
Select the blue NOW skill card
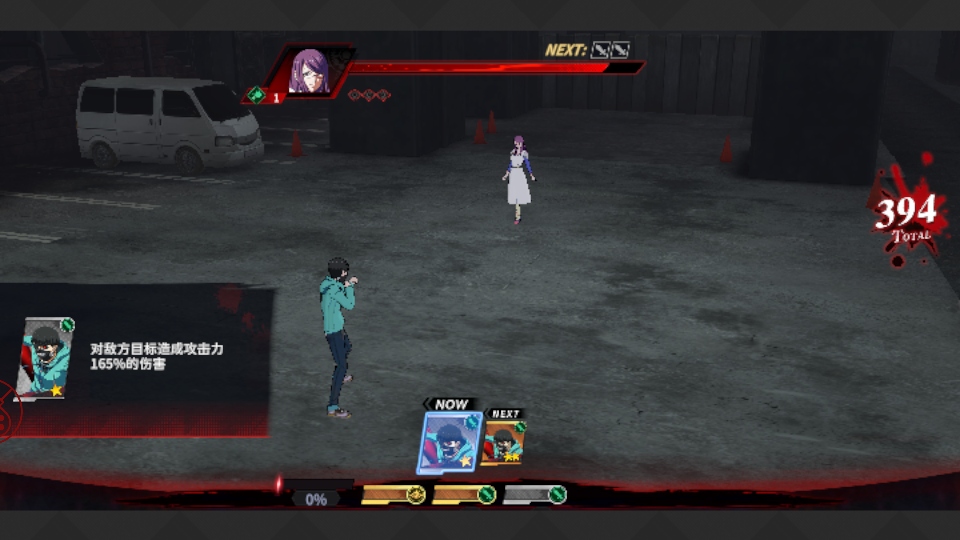(447, 441)
